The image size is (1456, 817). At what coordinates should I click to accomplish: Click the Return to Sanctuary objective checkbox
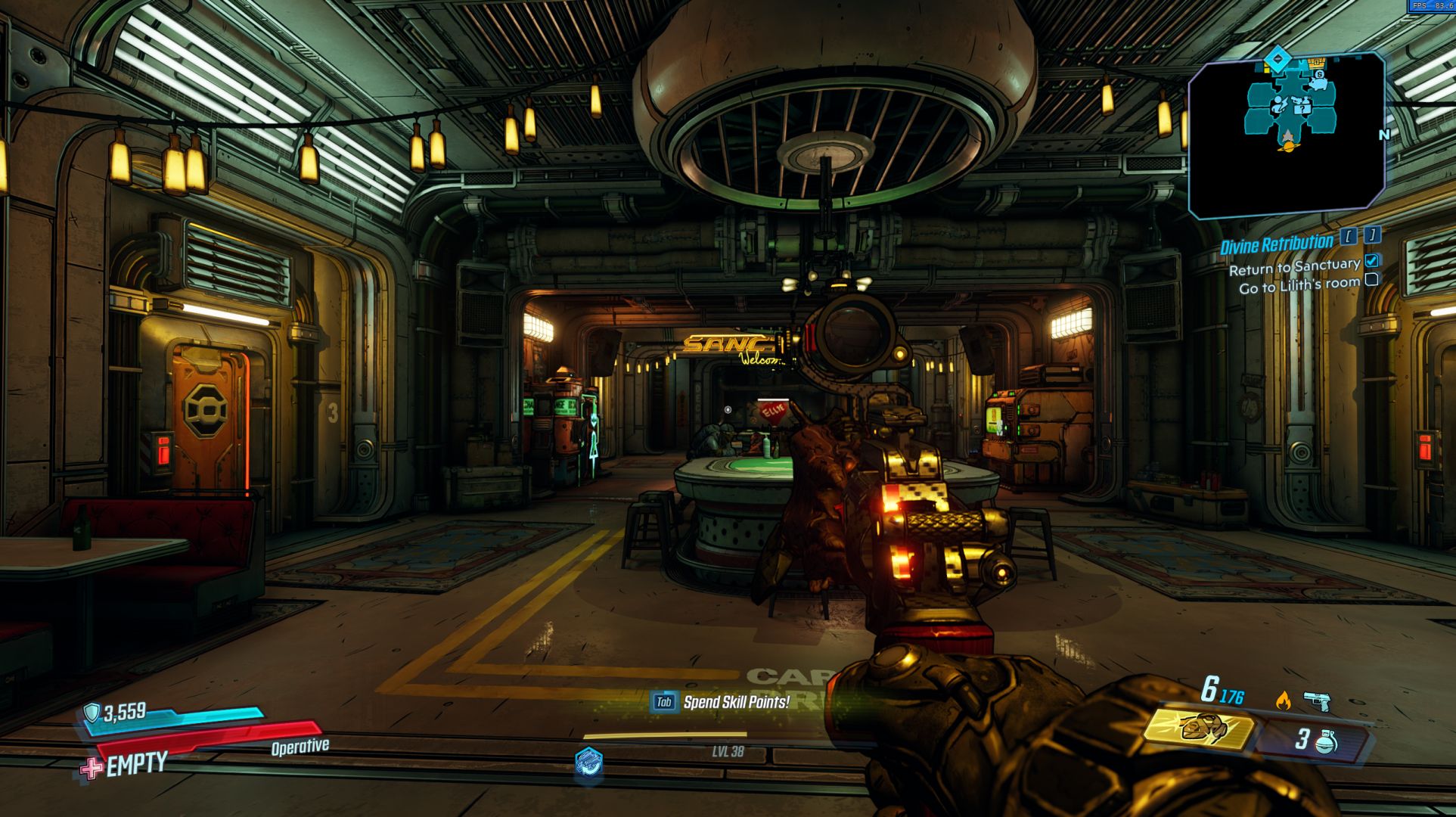[x=1371, y=260]
